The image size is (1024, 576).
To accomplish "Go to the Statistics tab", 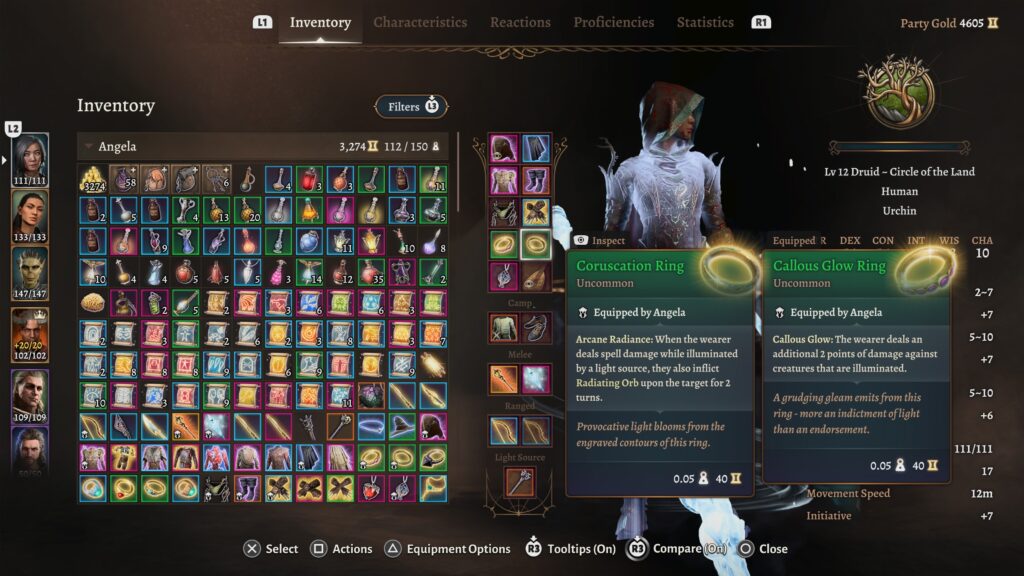I will 705,22.
